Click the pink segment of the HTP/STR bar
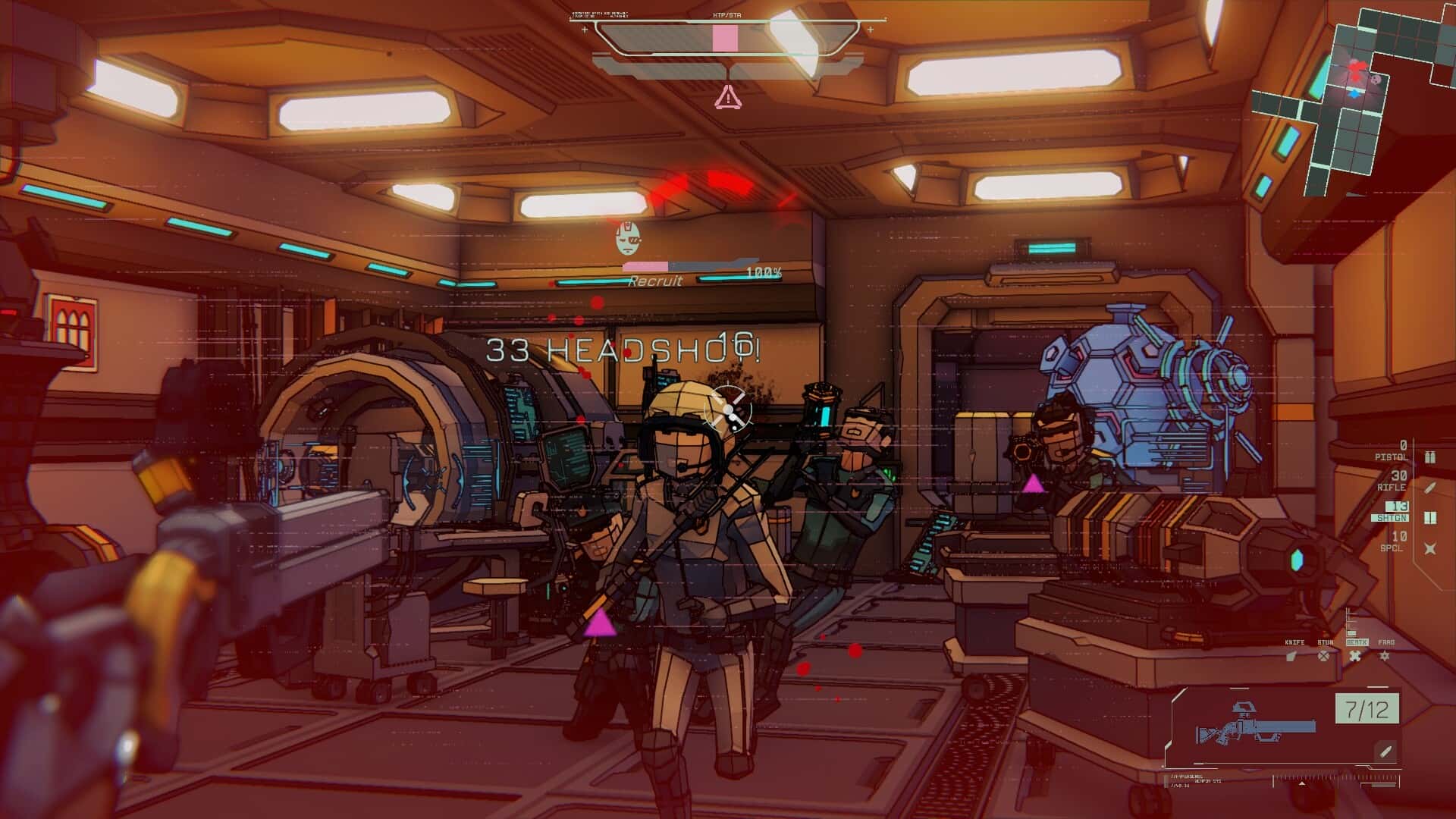This screenshot has width=1456, height=819. [726, 36]
